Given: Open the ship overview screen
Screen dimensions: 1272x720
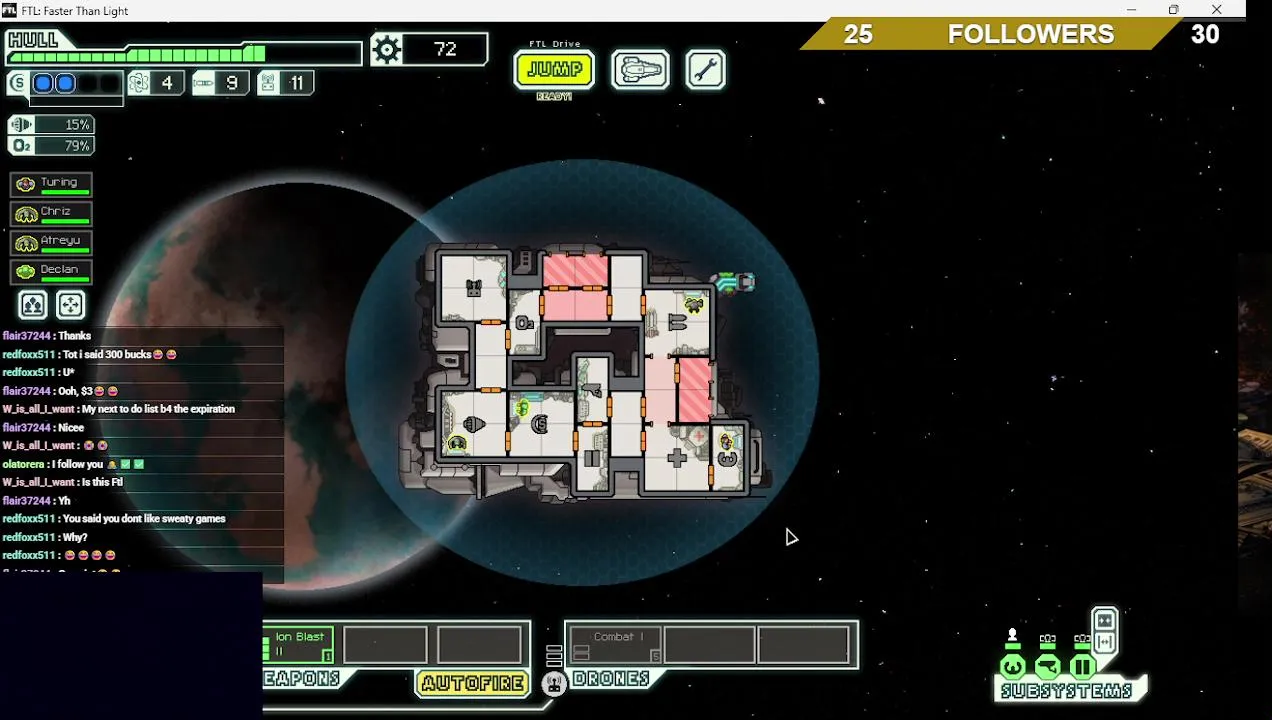Looking at the screenshot, I should point(640,70).
